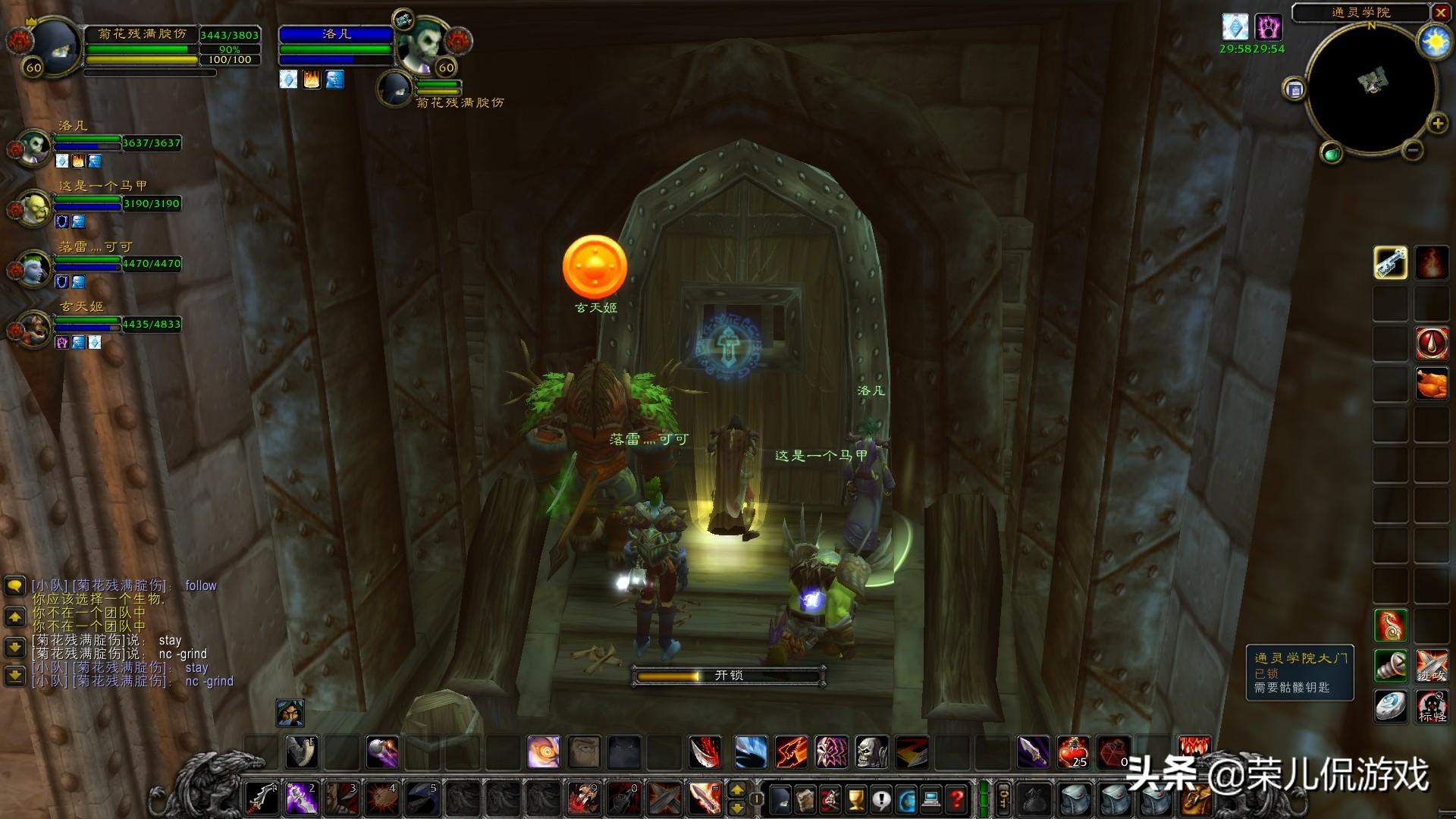Open the red question mark help button
Screen dimensions: 1456x819
point(957,799)
